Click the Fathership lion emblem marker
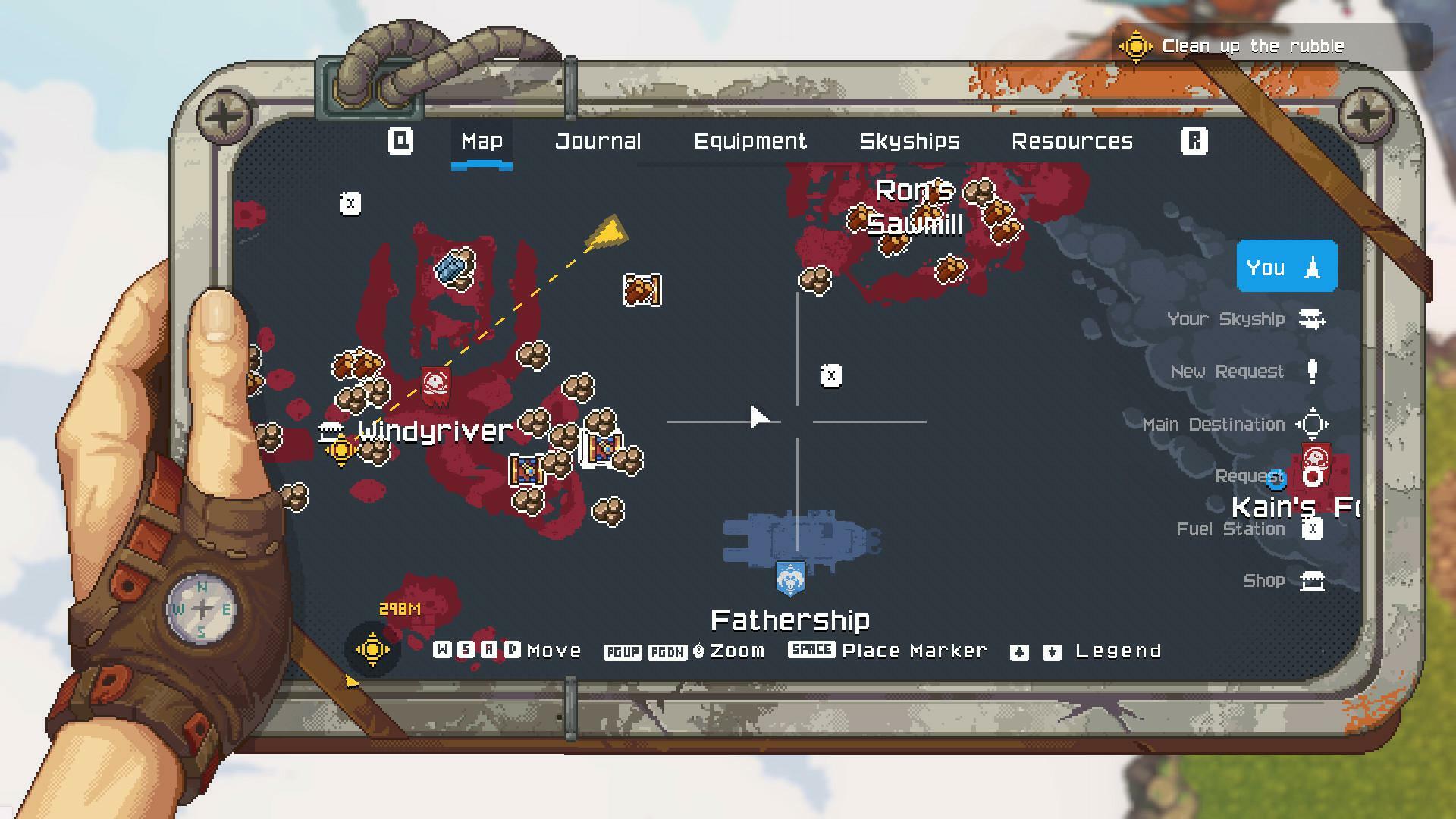Viewport: 1456px width, 819px height. click(792, 578)
